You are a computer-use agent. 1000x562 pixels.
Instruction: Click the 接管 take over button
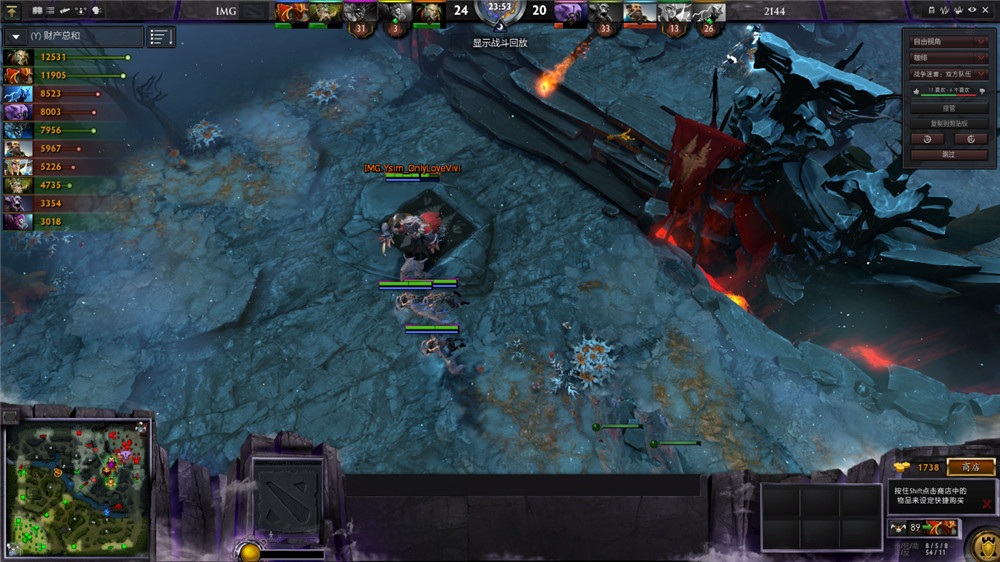(x=949, y=108)
